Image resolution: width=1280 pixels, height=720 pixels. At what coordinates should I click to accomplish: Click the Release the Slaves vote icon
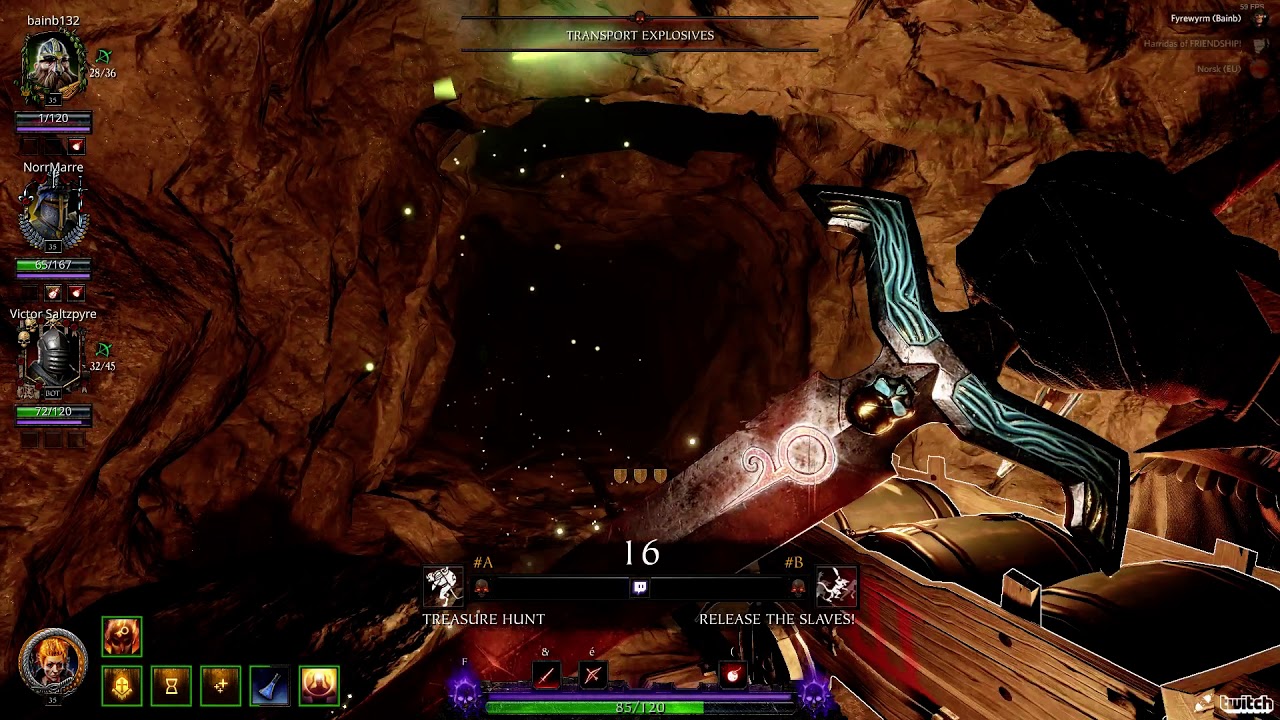tap(836, 587)
